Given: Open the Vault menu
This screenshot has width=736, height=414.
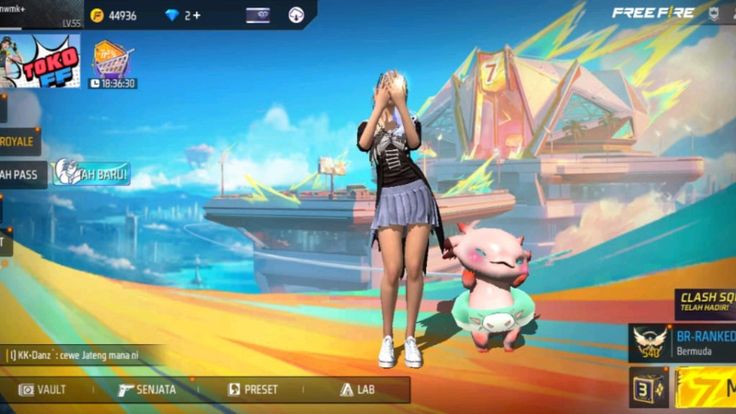Looking at the screenshot, I should (43, 389).
